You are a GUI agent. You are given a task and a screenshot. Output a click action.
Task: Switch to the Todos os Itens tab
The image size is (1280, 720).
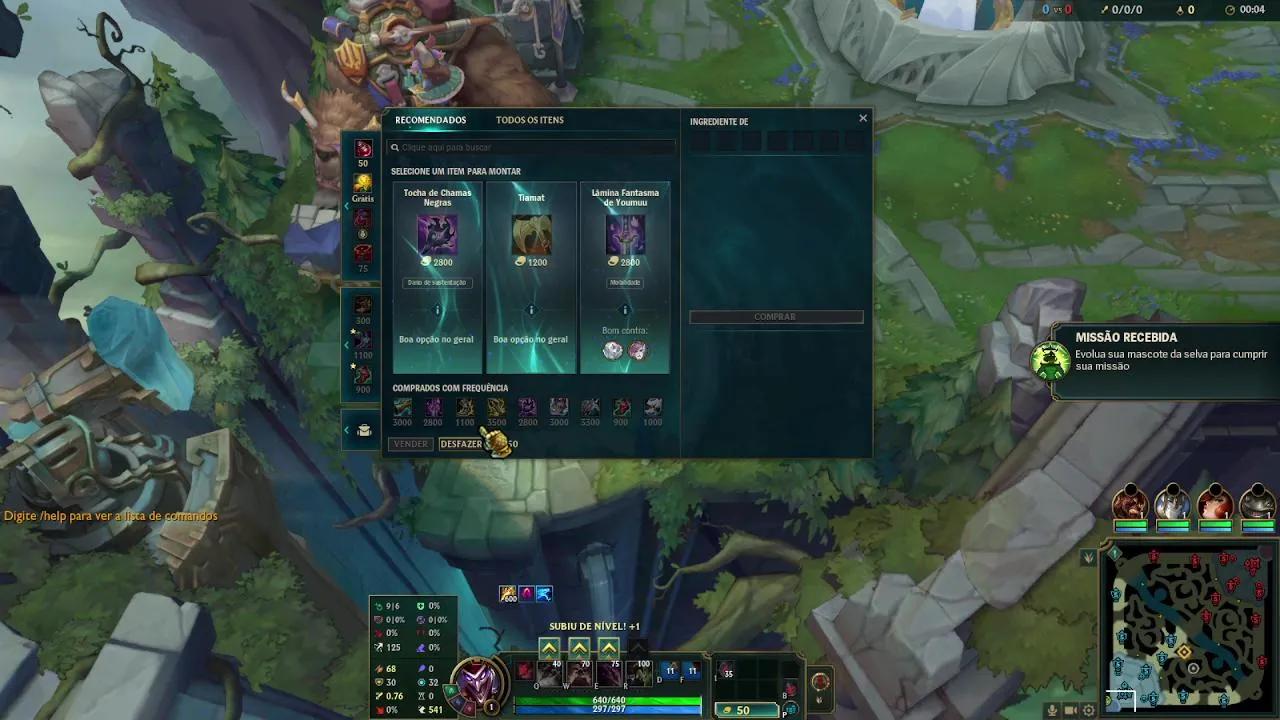[x=530, y=120]
